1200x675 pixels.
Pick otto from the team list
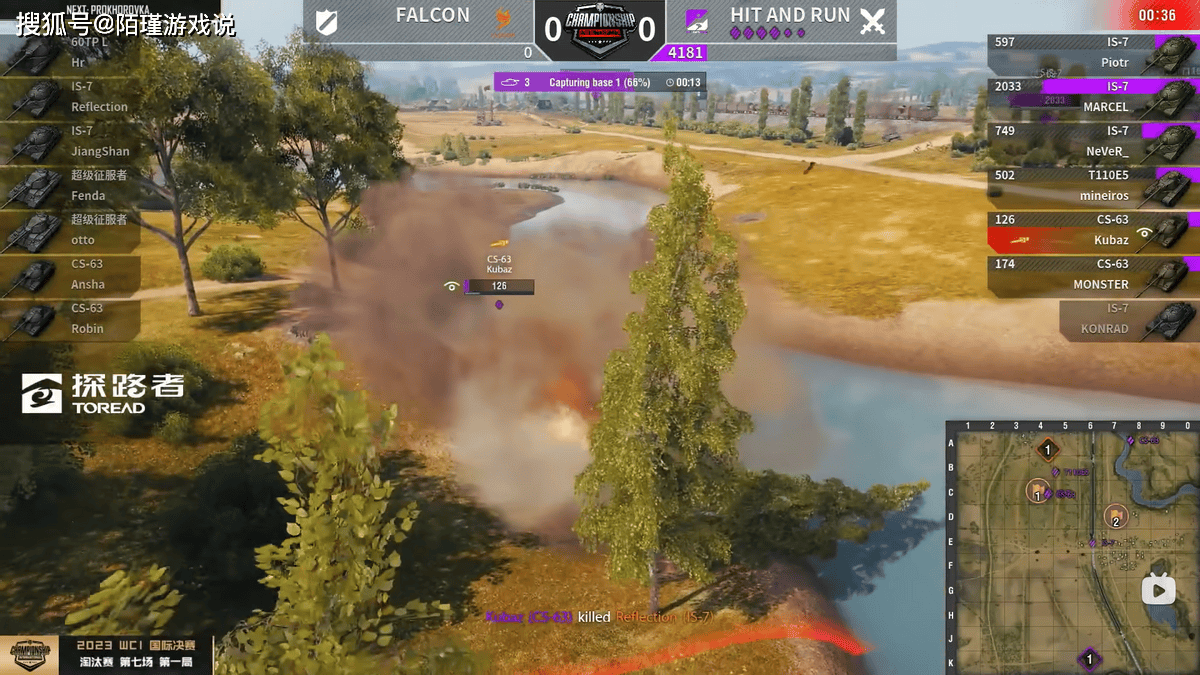click(70, 230)
